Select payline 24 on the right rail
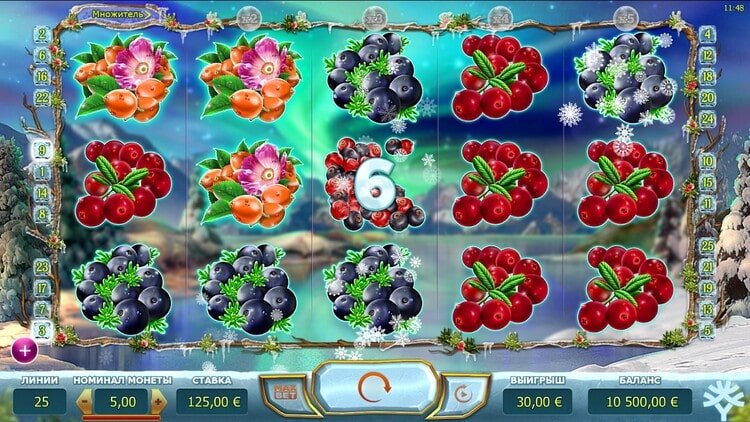 [708, 117]
